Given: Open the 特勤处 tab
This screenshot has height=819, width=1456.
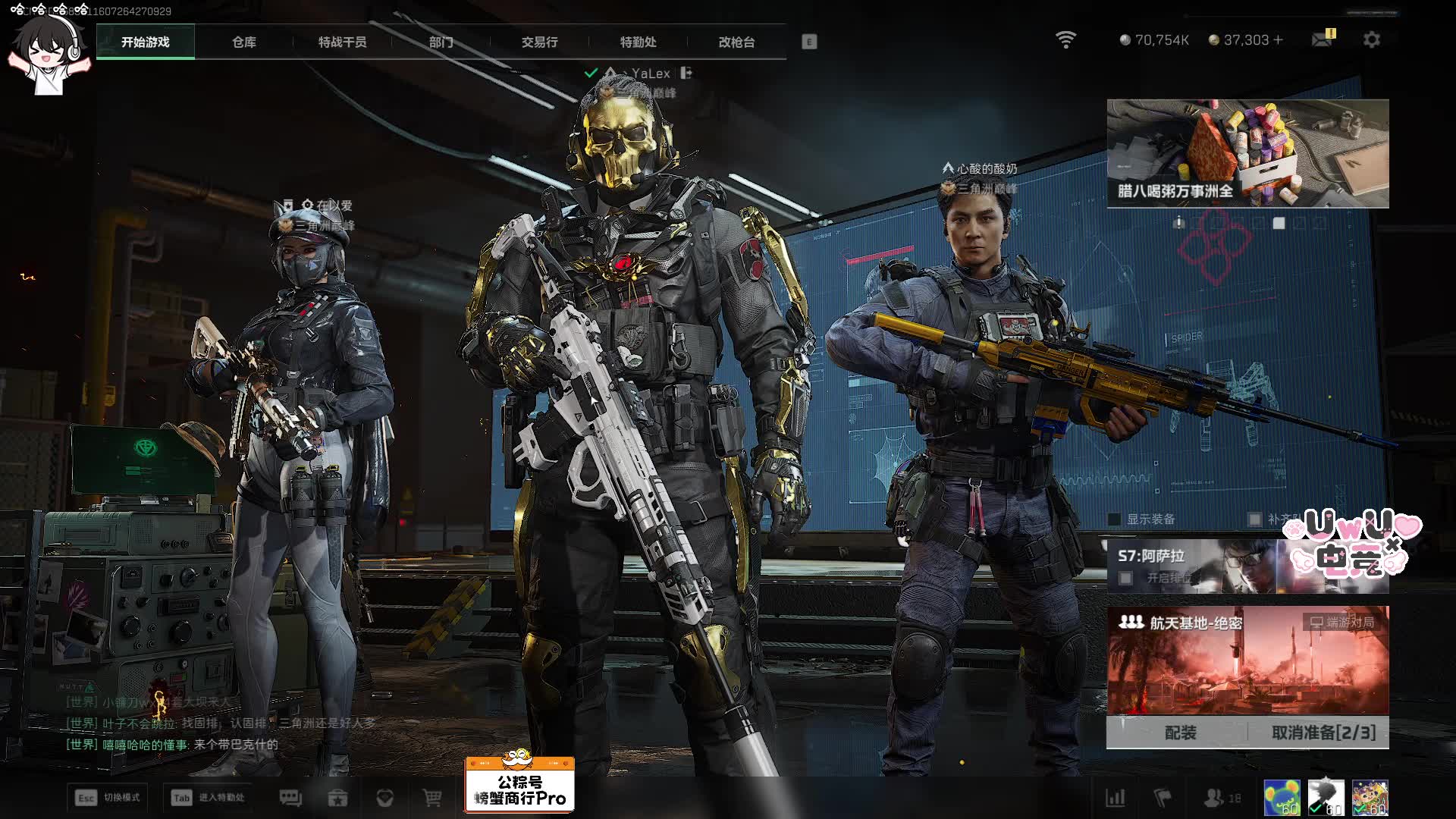Looking at the screenshot, I should pyautogui.click(x=638, y=42).
